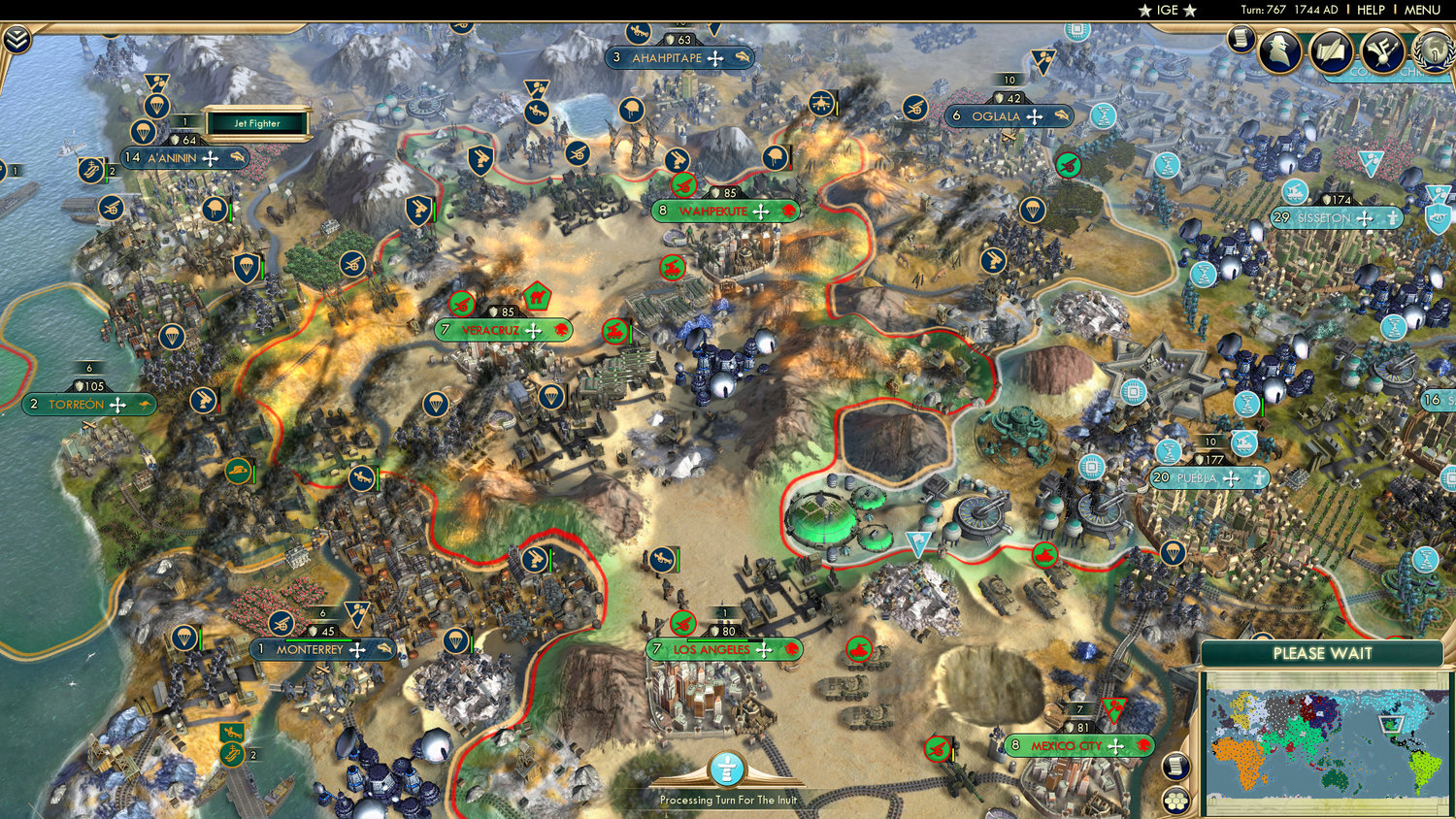This screenshot has width=1456, height=819.
Task: Open the Espionage overview spy icon
Action: point(1279,49)
